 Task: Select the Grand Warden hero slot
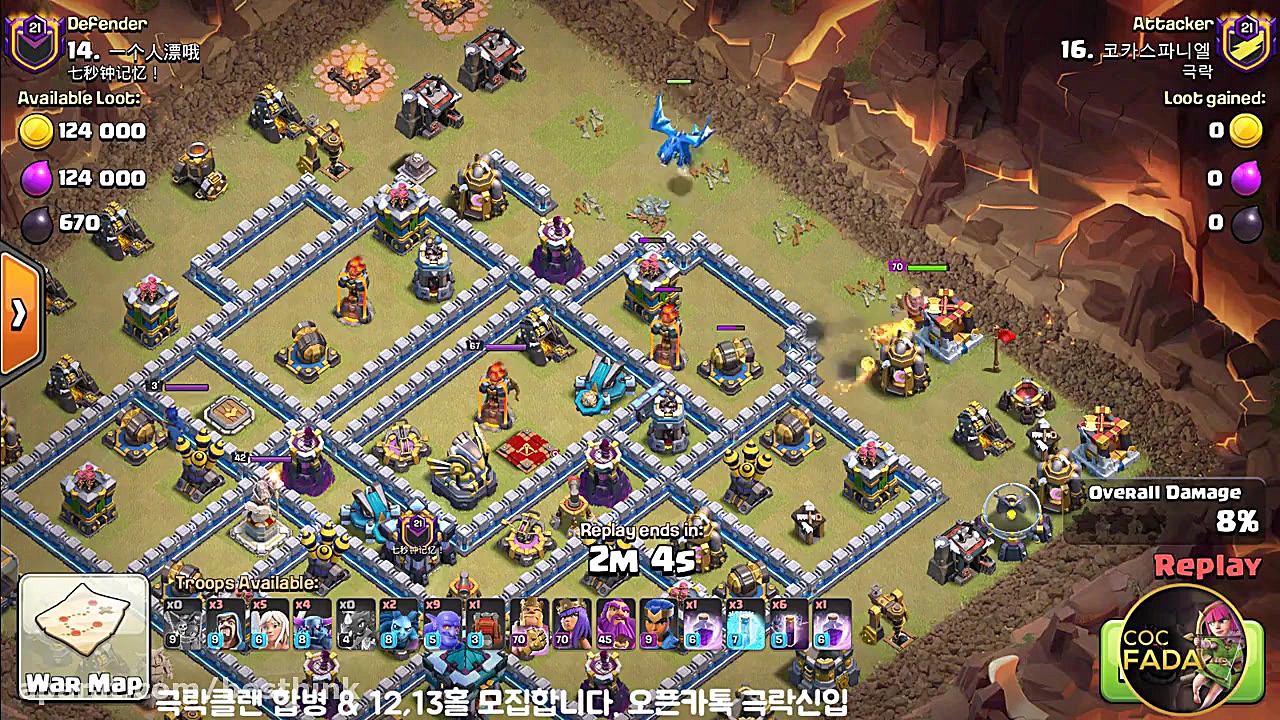click(616, 625)
